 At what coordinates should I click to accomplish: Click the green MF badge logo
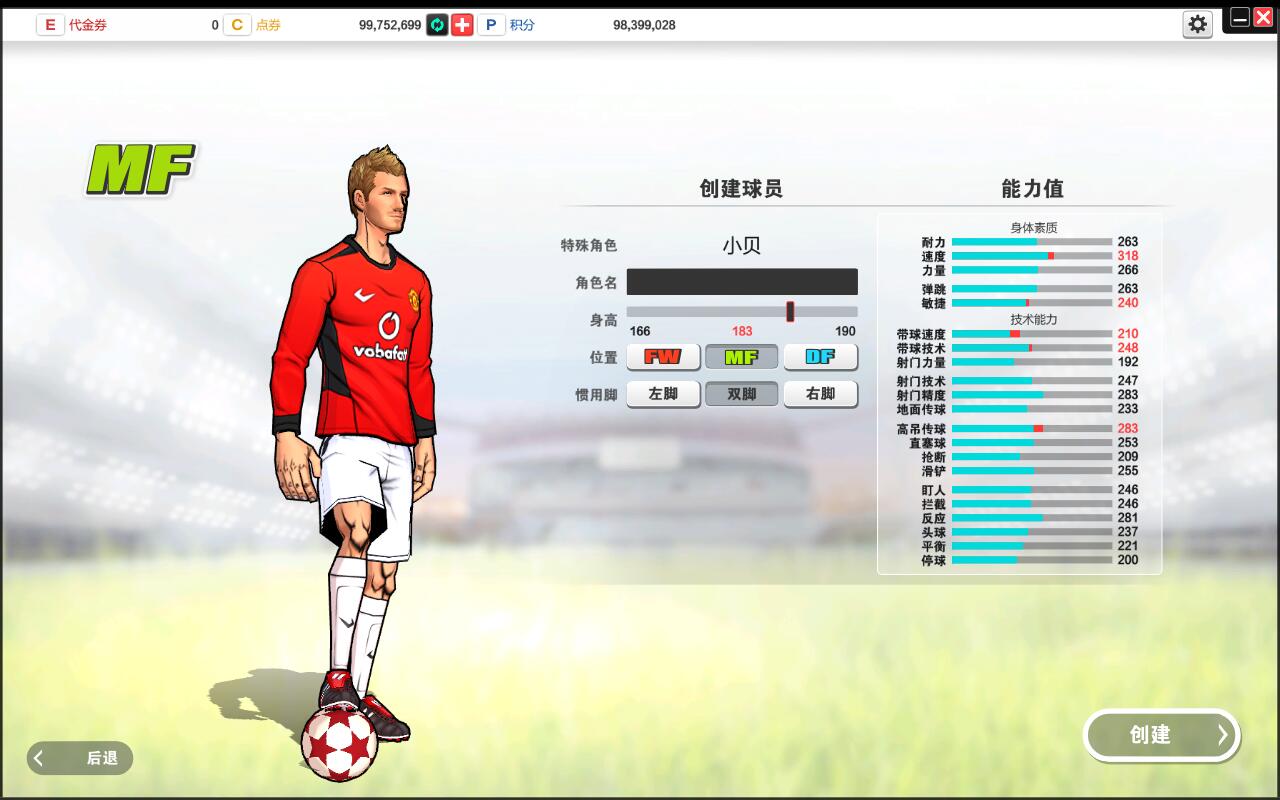(x=141, y=167)
